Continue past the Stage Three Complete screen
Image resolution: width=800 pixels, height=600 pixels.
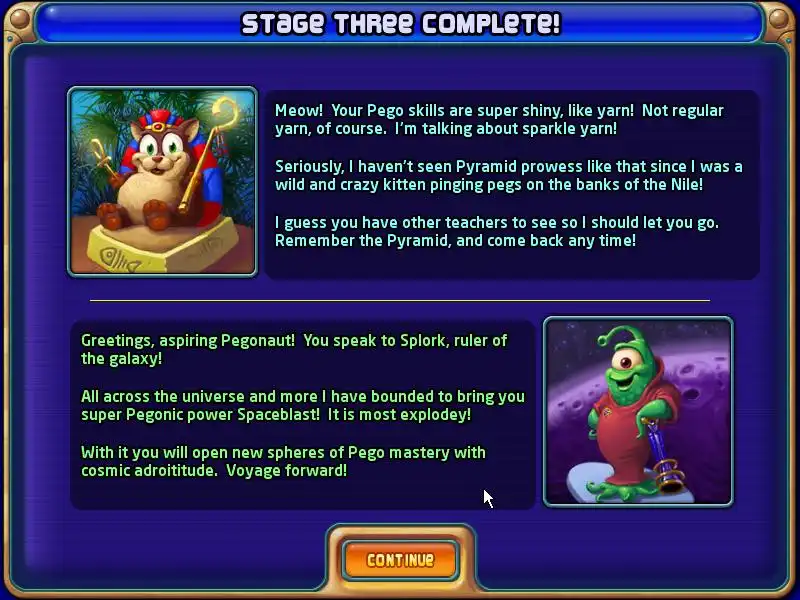click(400, 560)
